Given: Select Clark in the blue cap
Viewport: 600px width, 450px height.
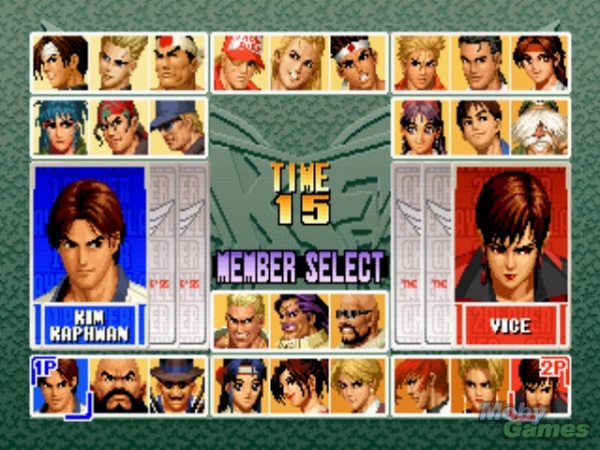Looking at the screenshot, I should [x=178, y=127].
